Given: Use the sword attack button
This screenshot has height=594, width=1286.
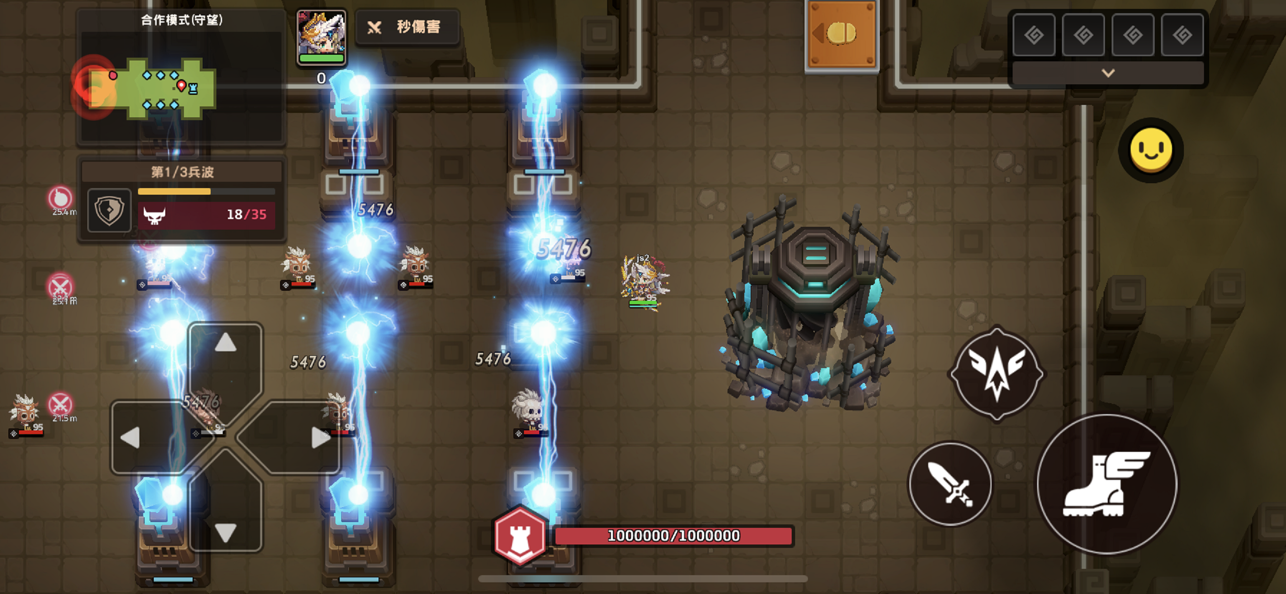Looking at the screenshot, I should pyautogui.click(x=950, y=485).
